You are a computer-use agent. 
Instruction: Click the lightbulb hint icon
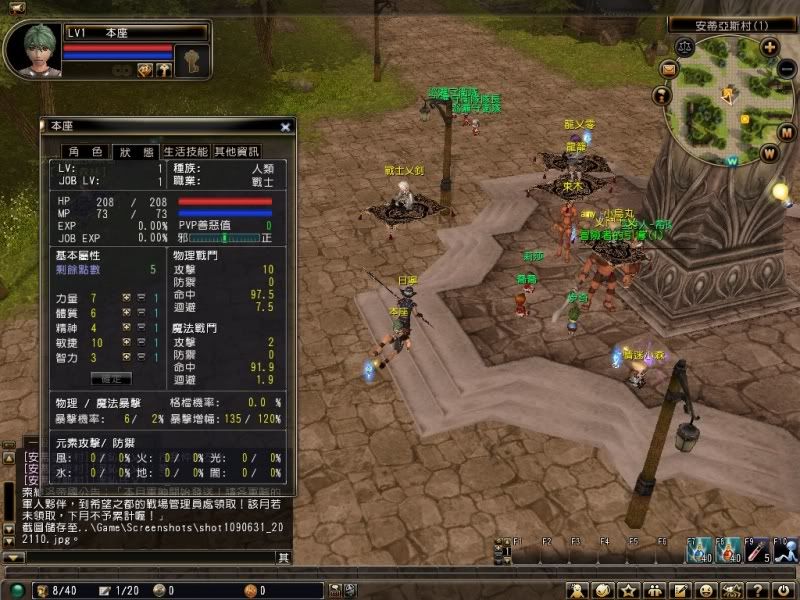(x=781, y=190)
